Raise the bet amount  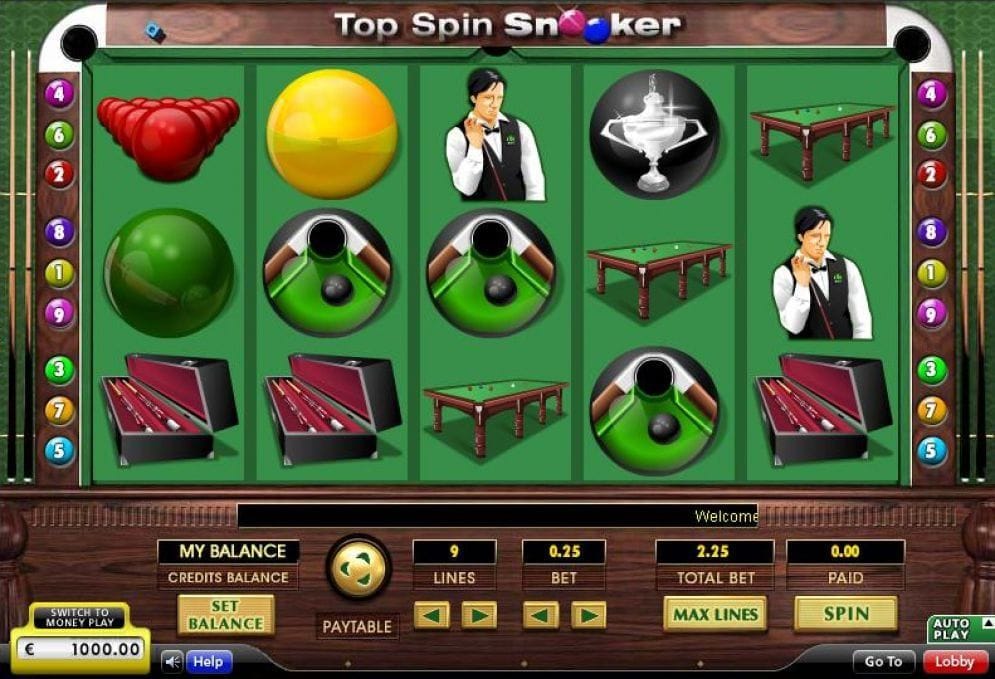[588, 615]
